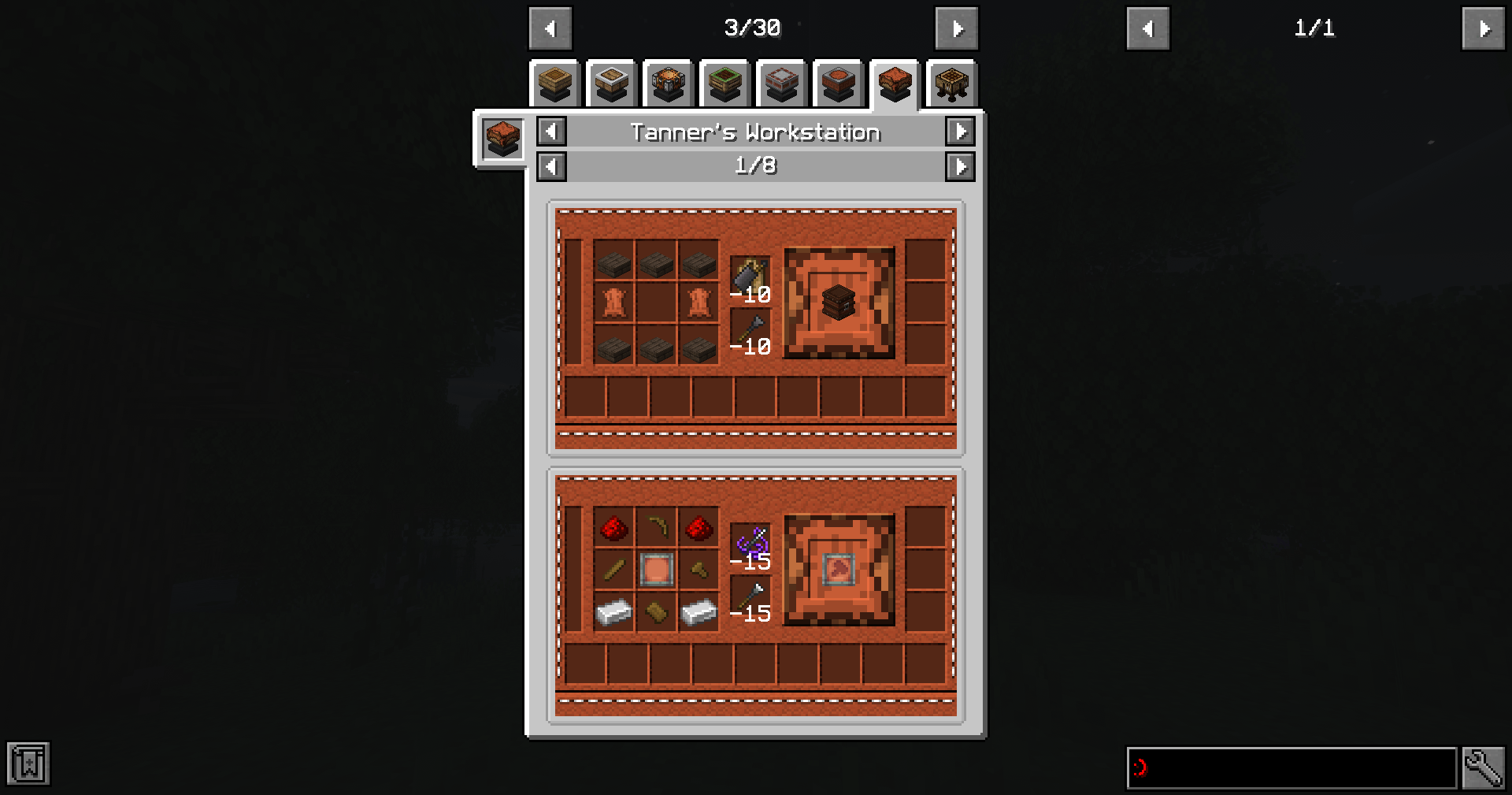
Task: Select the bundle output of the first recipe
Action: pyautogui.click(x=839, y=303)
